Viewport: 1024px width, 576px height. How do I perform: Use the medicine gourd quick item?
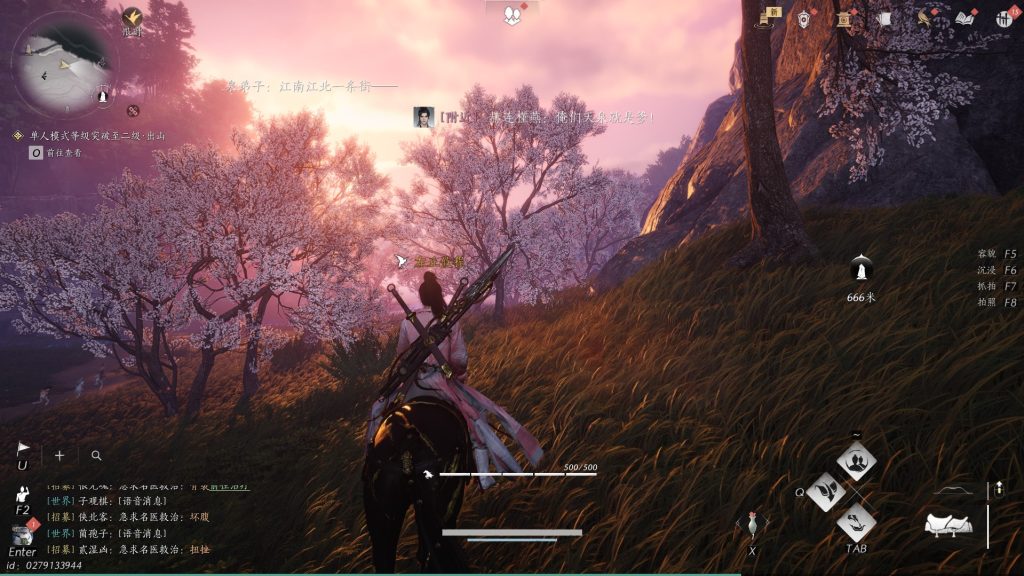[751, 527]
